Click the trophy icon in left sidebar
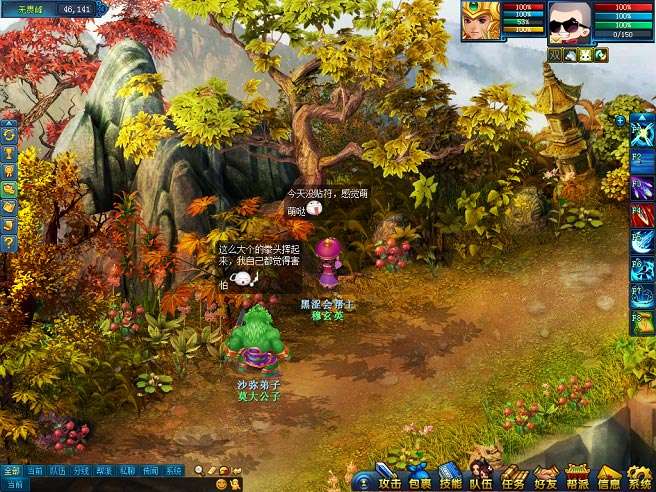This screenshot has height=492, width=656. [x=9, y=152]
